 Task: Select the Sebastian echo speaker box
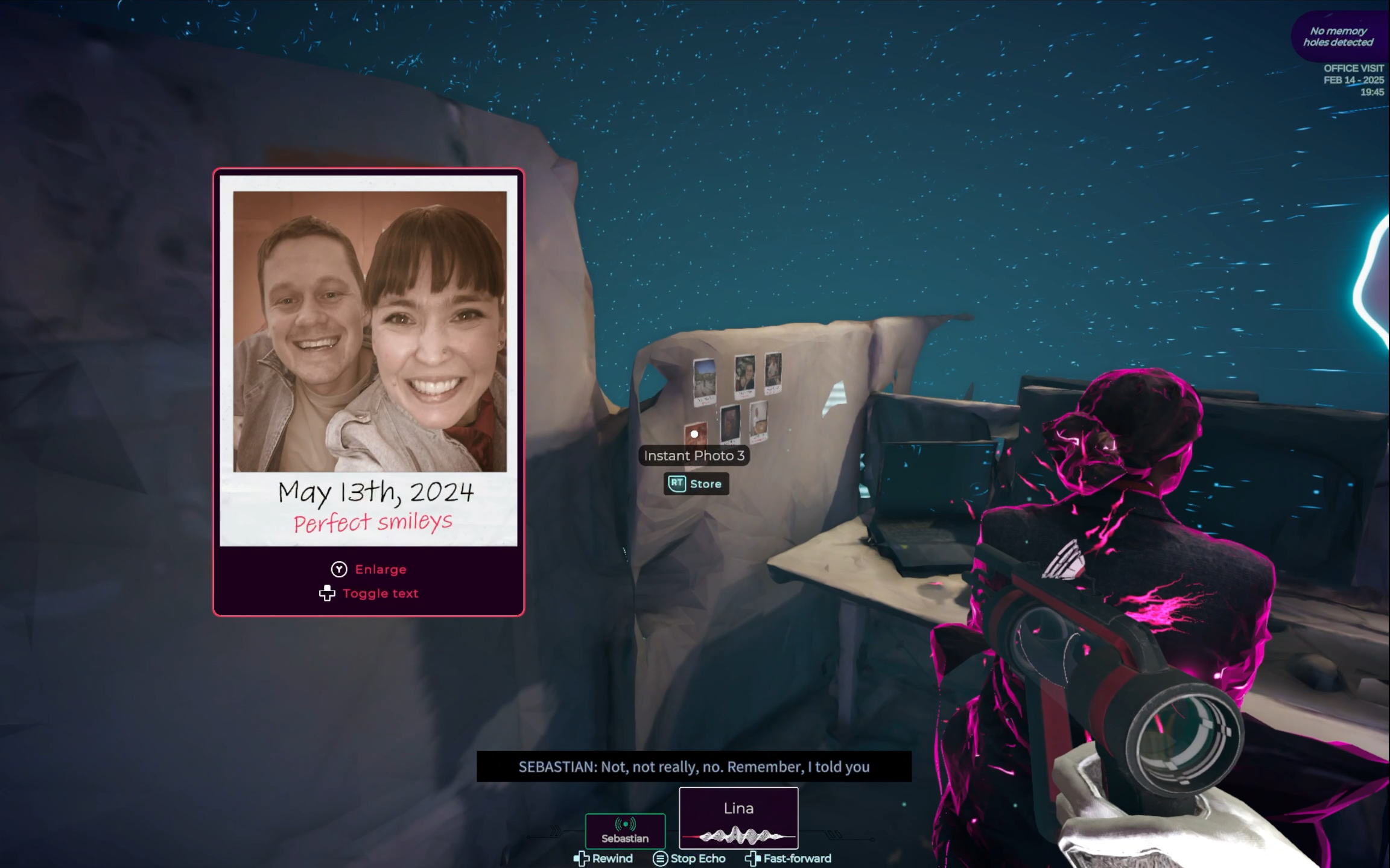(625, 831)
